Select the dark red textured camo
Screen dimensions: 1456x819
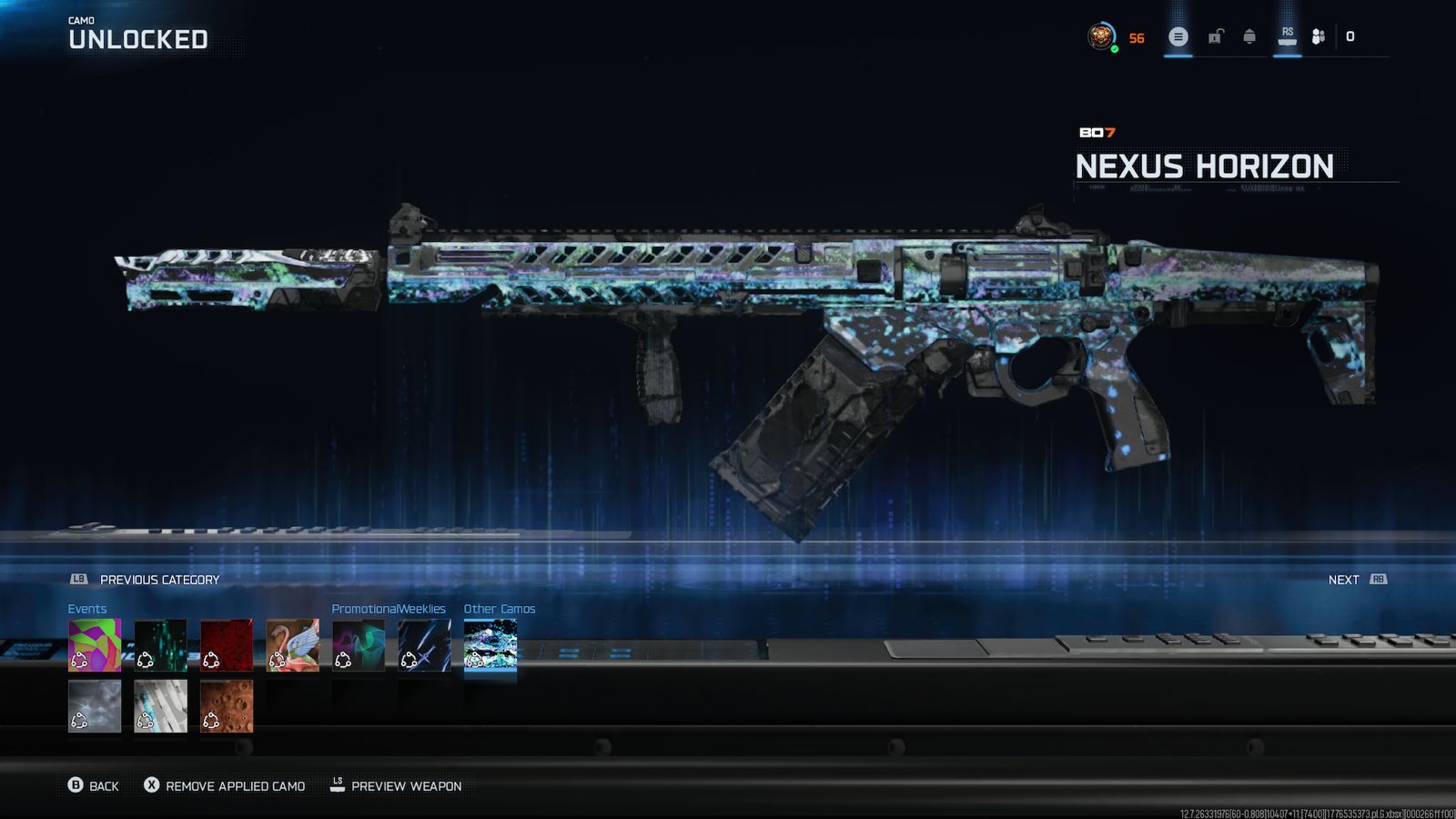tap(227, 645)
